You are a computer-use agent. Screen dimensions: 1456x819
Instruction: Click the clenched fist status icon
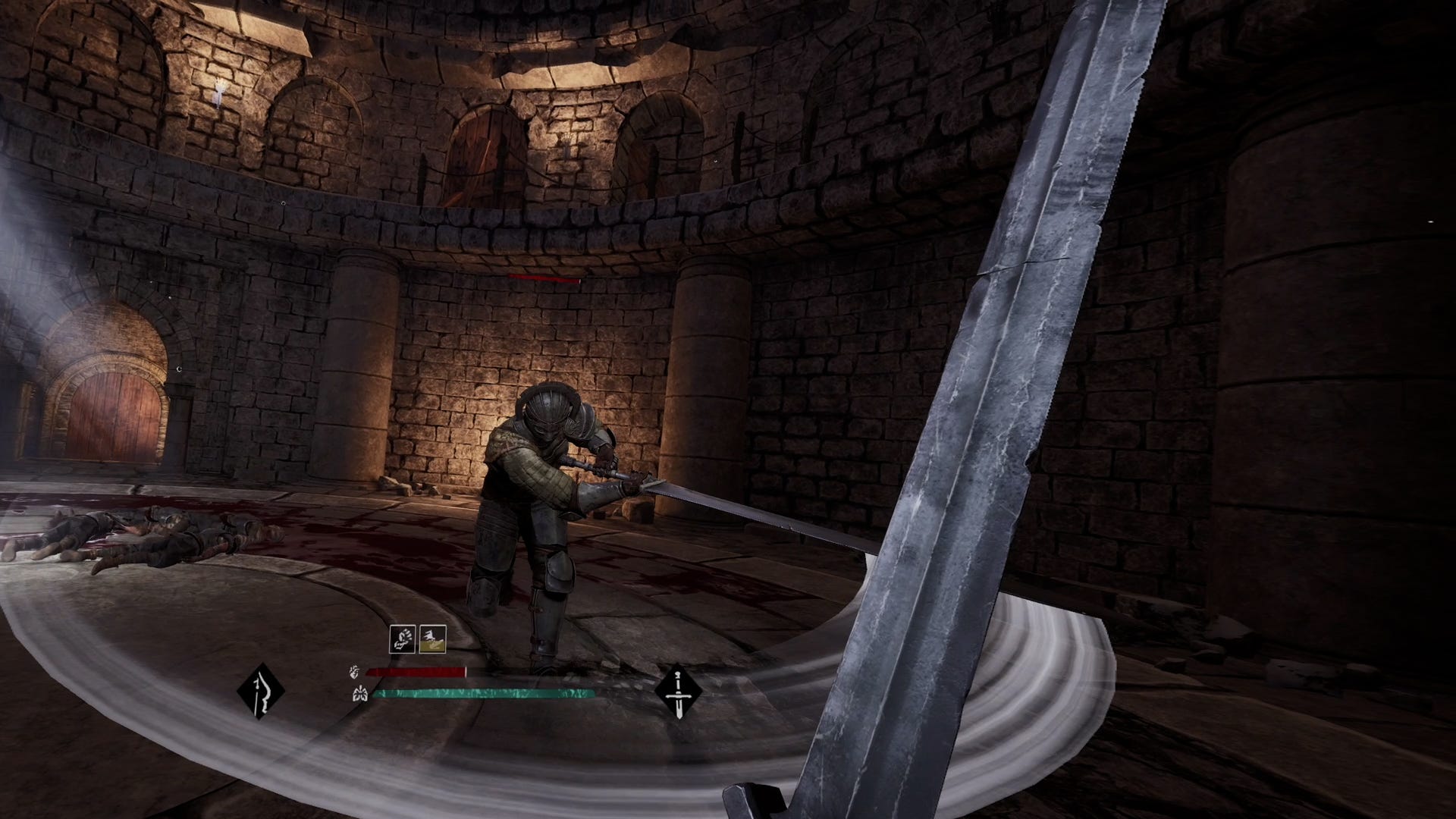pyautogui.click(x=402, y=639)
